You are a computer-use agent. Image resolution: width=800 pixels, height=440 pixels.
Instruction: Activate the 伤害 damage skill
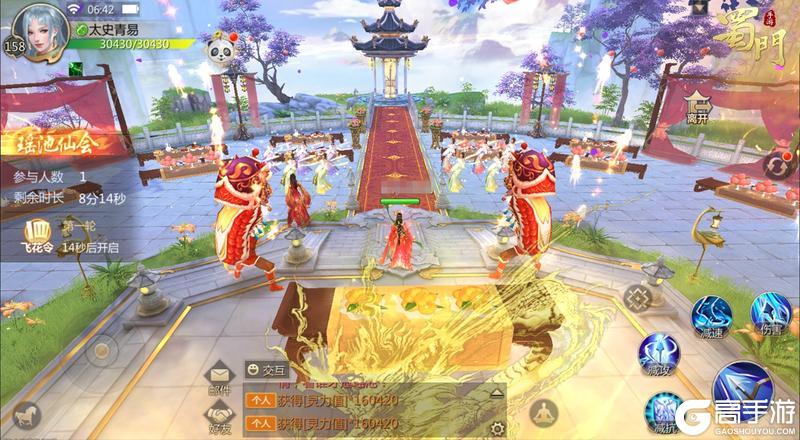[771, 313]
